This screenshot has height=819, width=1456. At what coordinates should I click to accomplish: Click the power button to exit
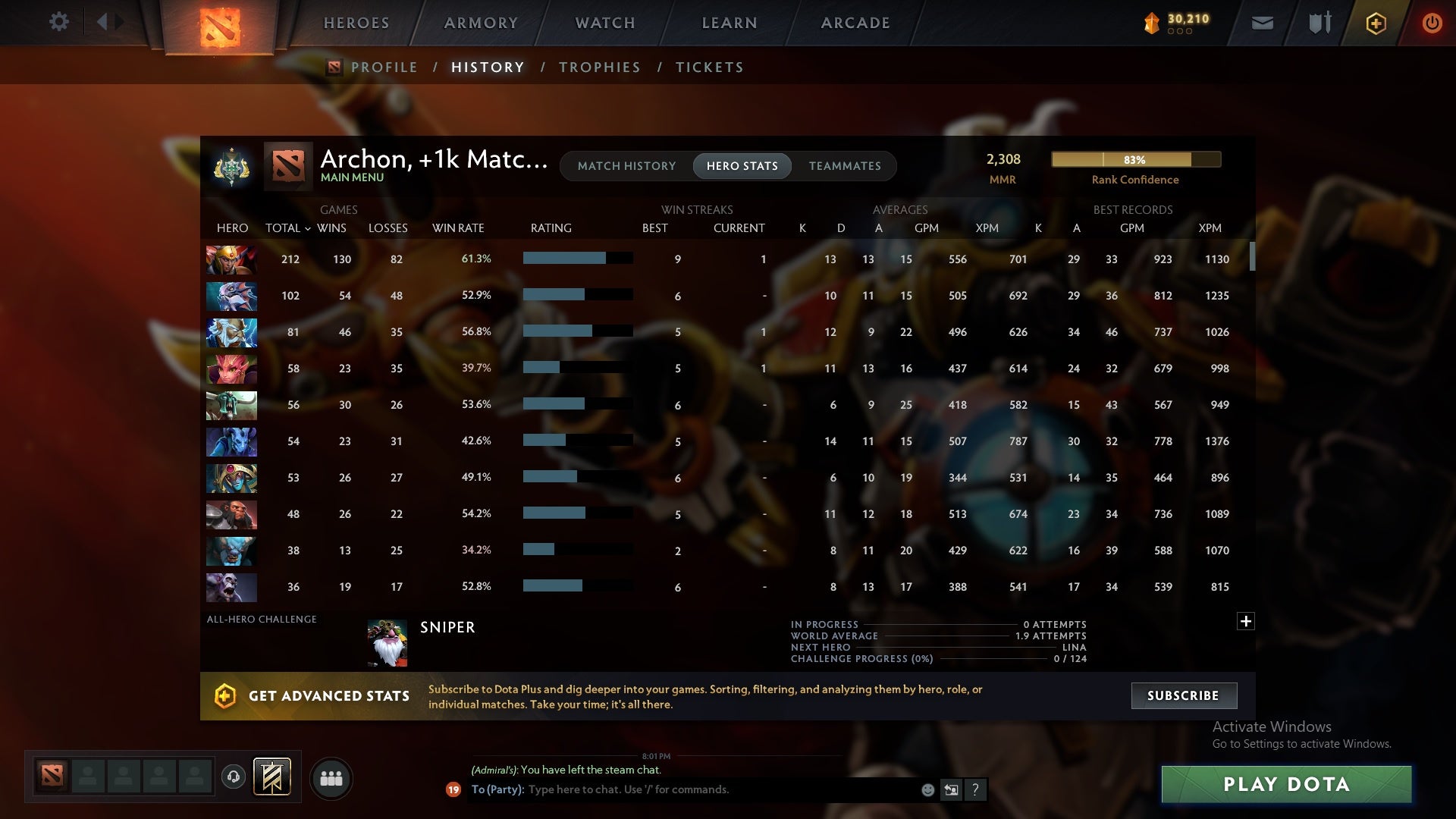pos(1432,23)
